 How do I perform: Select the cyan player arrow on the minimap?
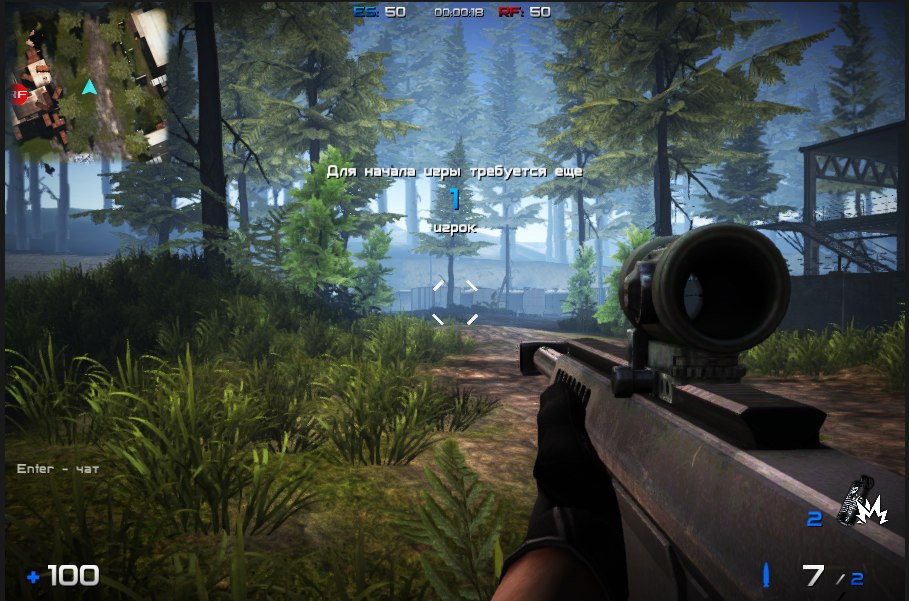coord(89,88)
